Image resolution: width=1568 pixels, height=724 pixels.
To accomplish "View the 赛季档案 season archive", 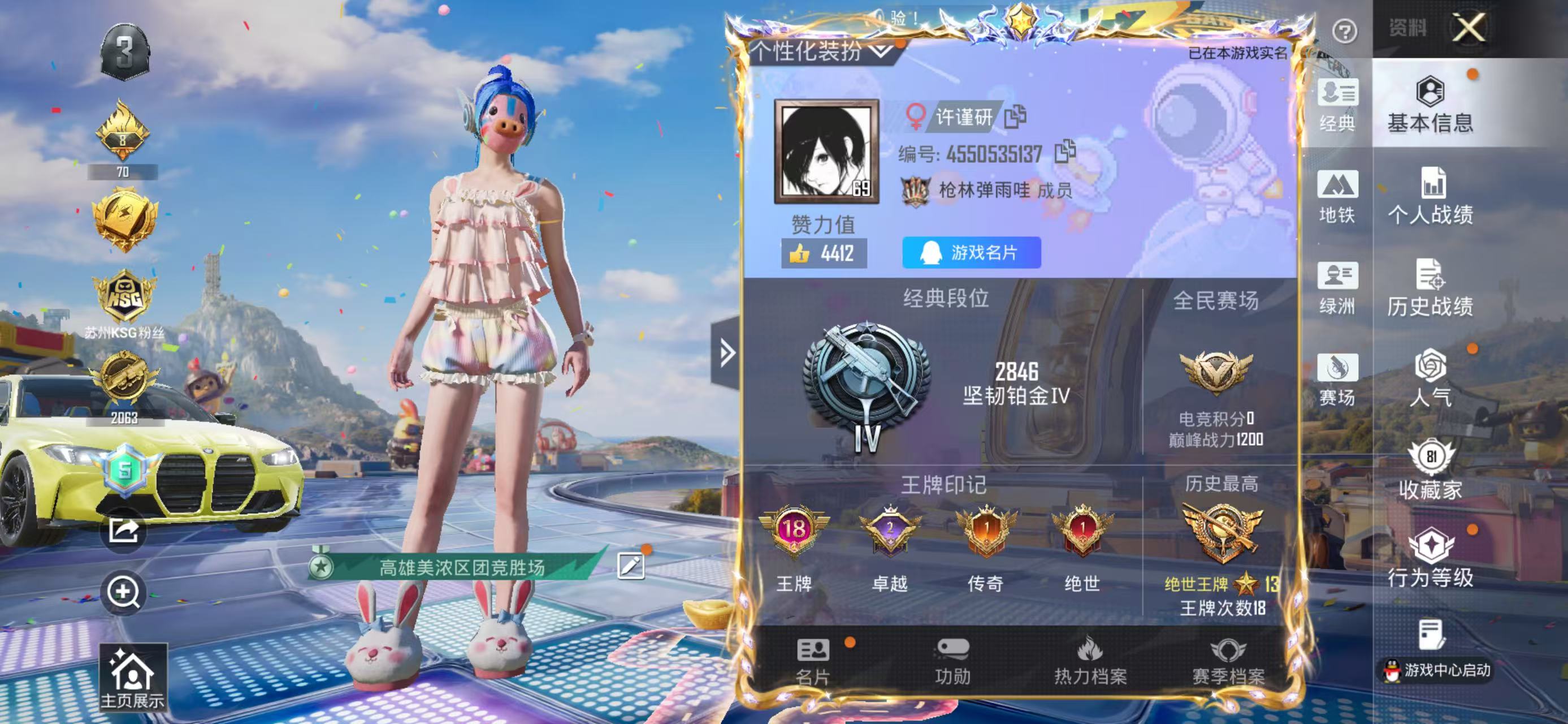I will click(x=1228, y=661).
